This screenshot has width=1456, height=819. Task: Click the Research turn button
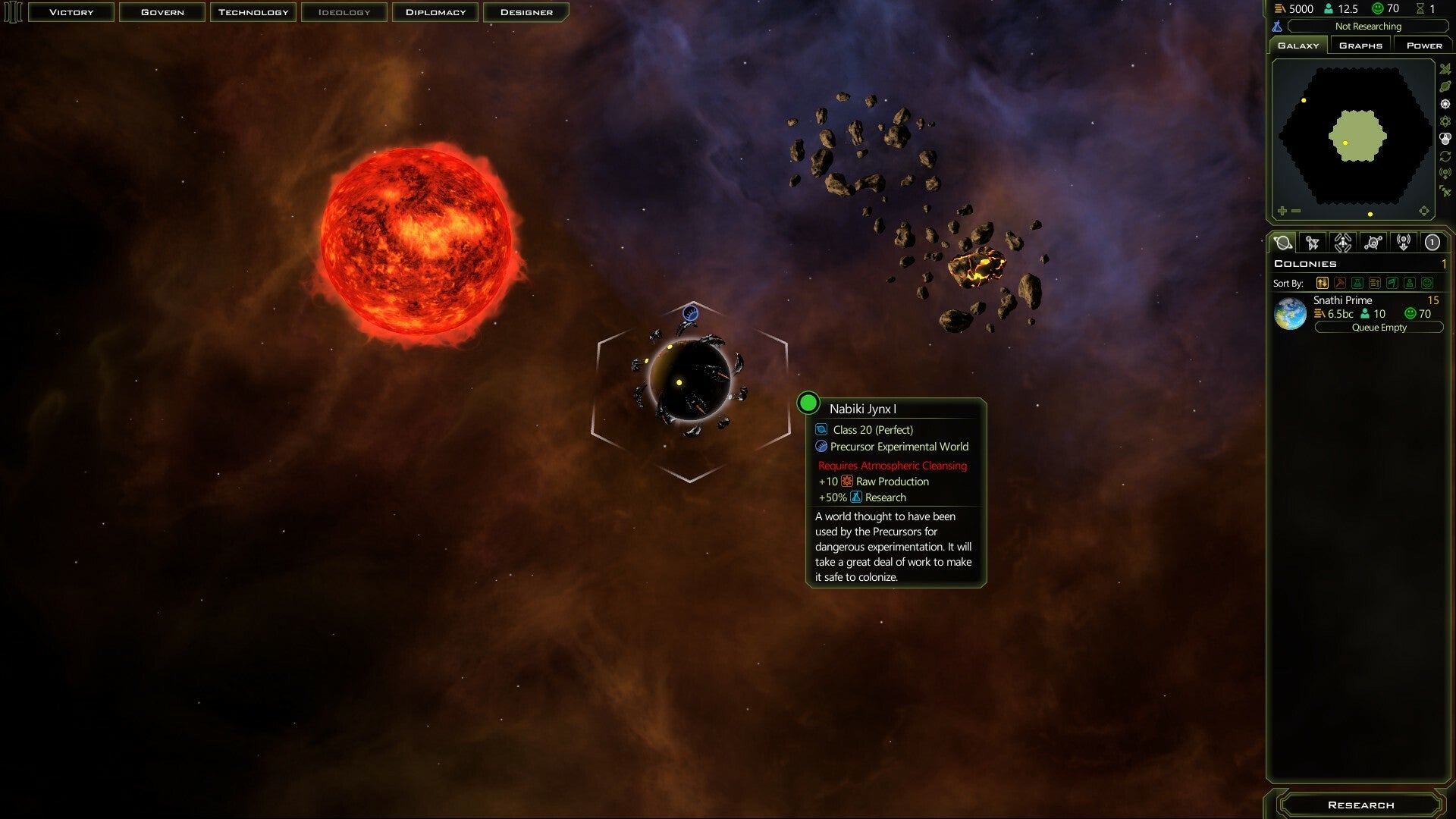click(x=1360, y=805)
